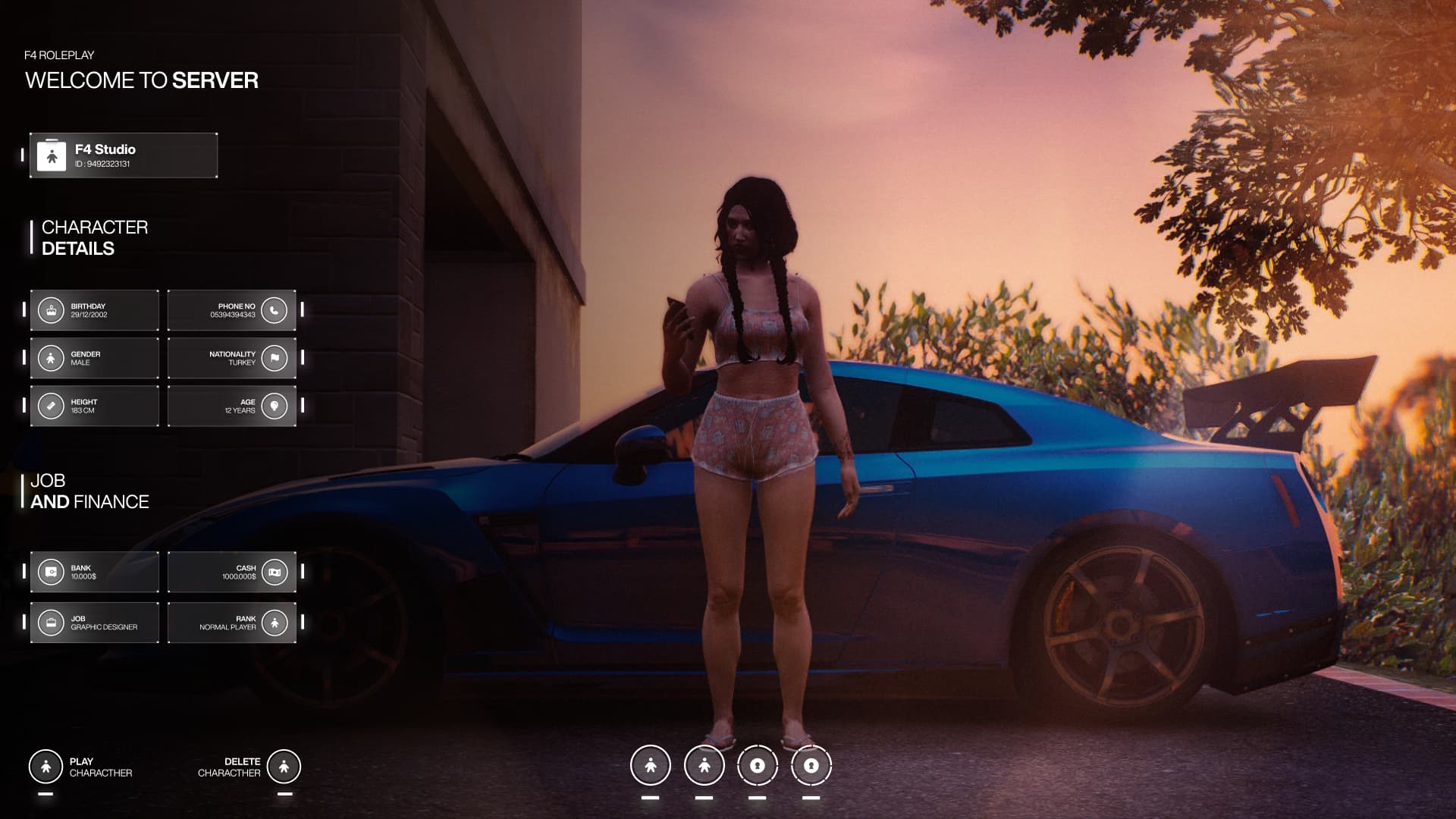Click the balloon icon beside Age 12 Years

pos(273,406)
